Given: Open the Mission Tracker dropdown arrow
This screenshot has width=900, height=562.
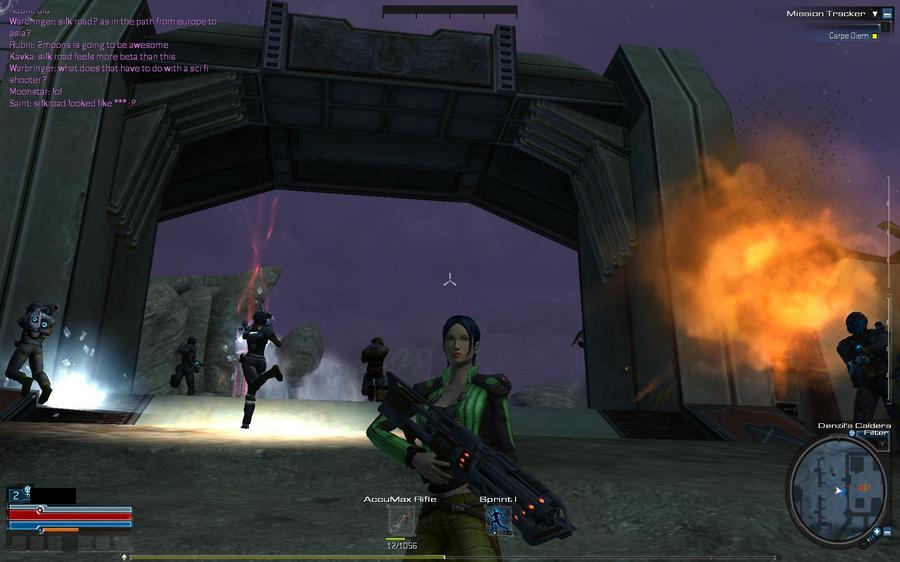Looking at the screenshot, I should [x=875, y=14].
